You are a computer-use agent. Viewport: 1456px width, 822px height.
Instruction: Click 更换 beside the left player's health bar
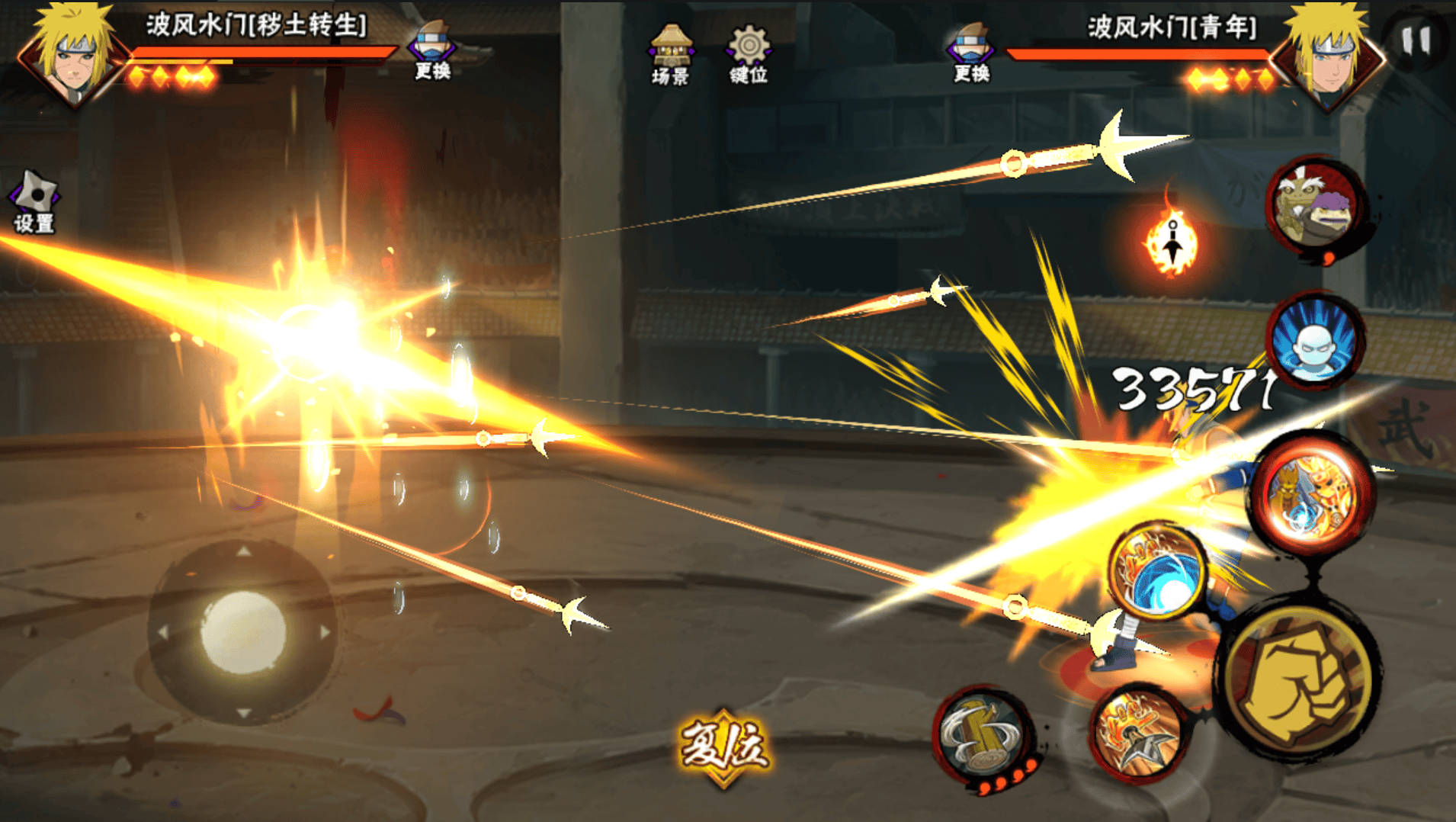[x=432, y=52]
